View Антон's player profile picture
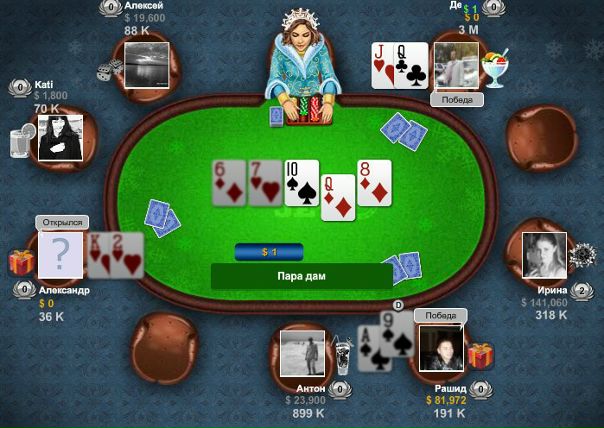 pyautogui.click(x=303, y=354)
